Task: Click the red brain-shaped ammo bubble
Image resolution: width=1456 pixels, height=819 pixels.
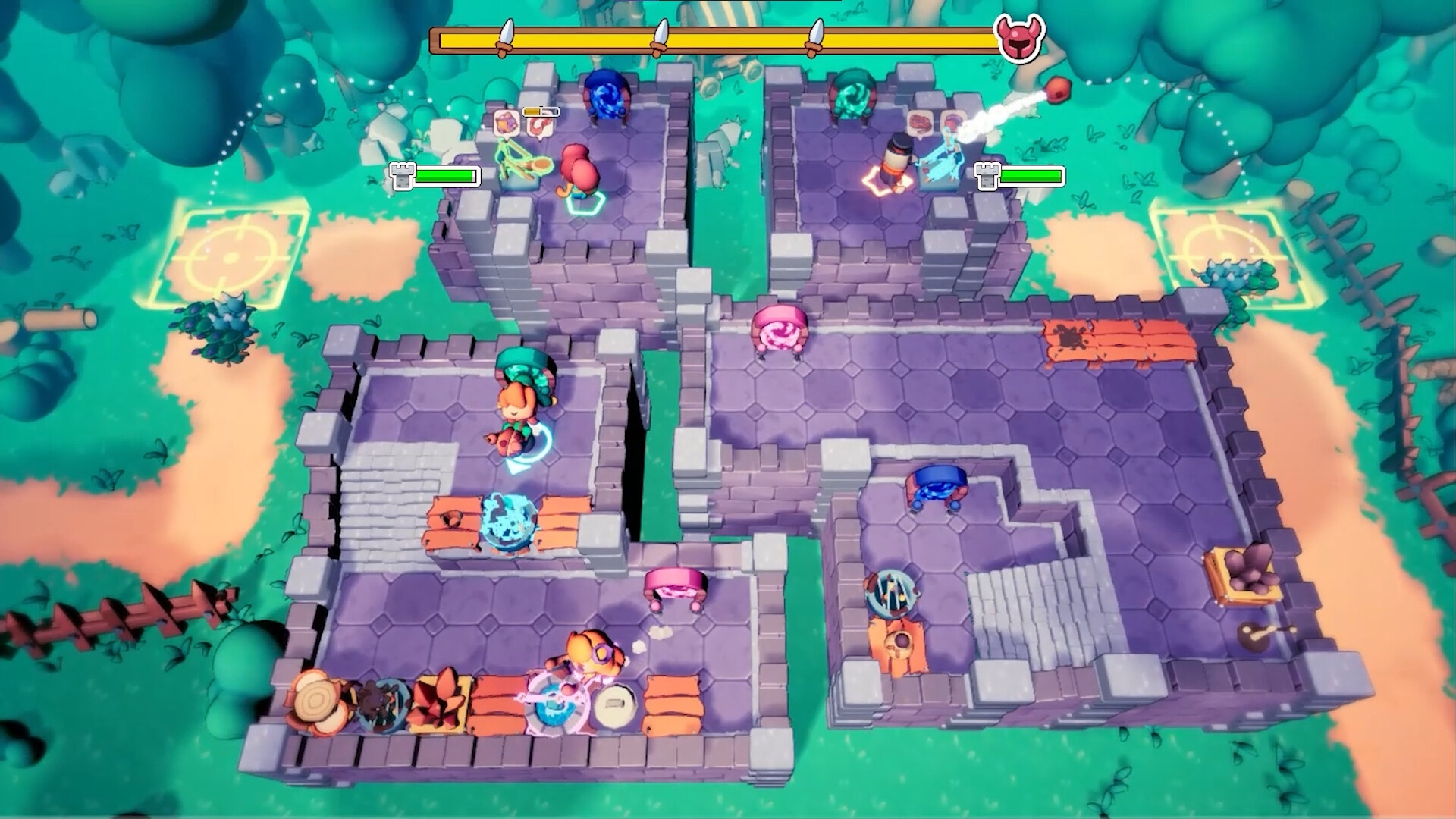Action: [x=921, y=122]
